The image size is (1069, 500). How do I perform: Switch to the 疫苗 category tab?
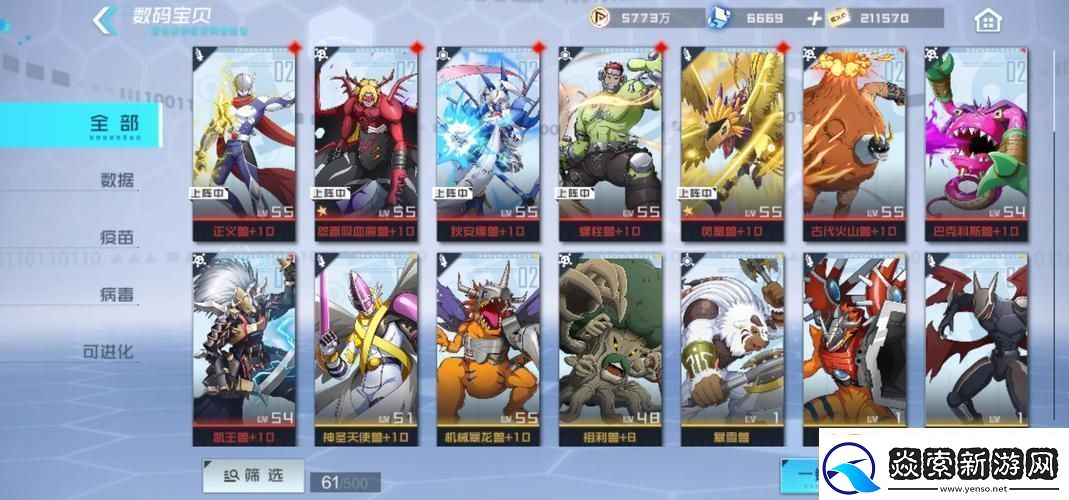(x=117, y=238)
